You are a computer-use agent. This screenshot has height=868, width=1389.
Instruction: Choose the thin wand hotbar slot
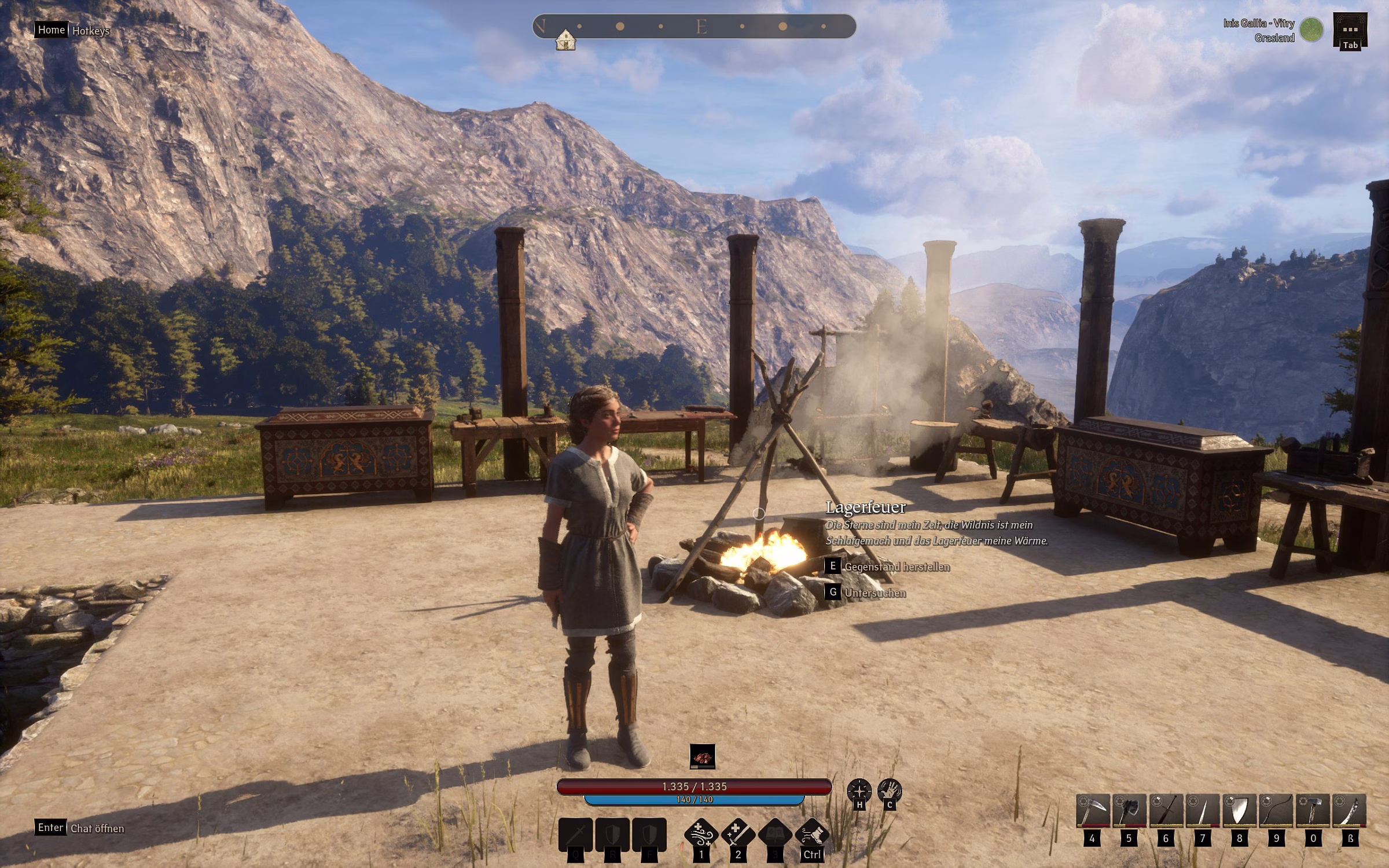pos(1203,811)
